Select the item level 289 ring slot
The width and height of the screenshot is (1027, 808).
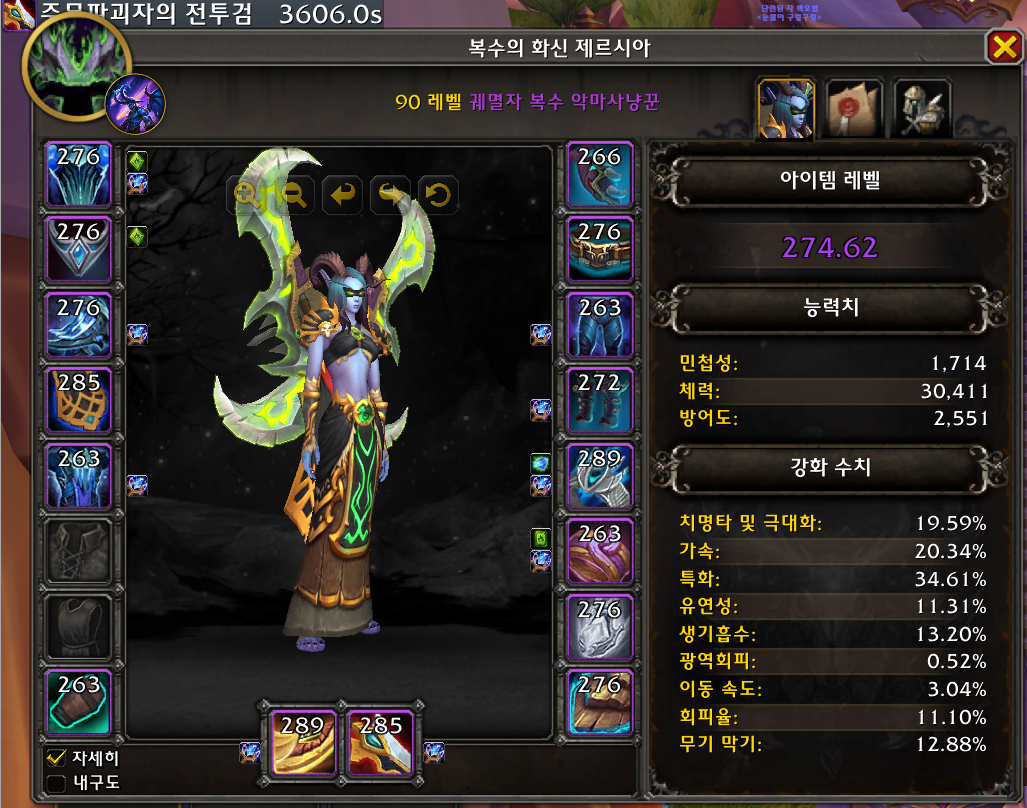[600, 476]
